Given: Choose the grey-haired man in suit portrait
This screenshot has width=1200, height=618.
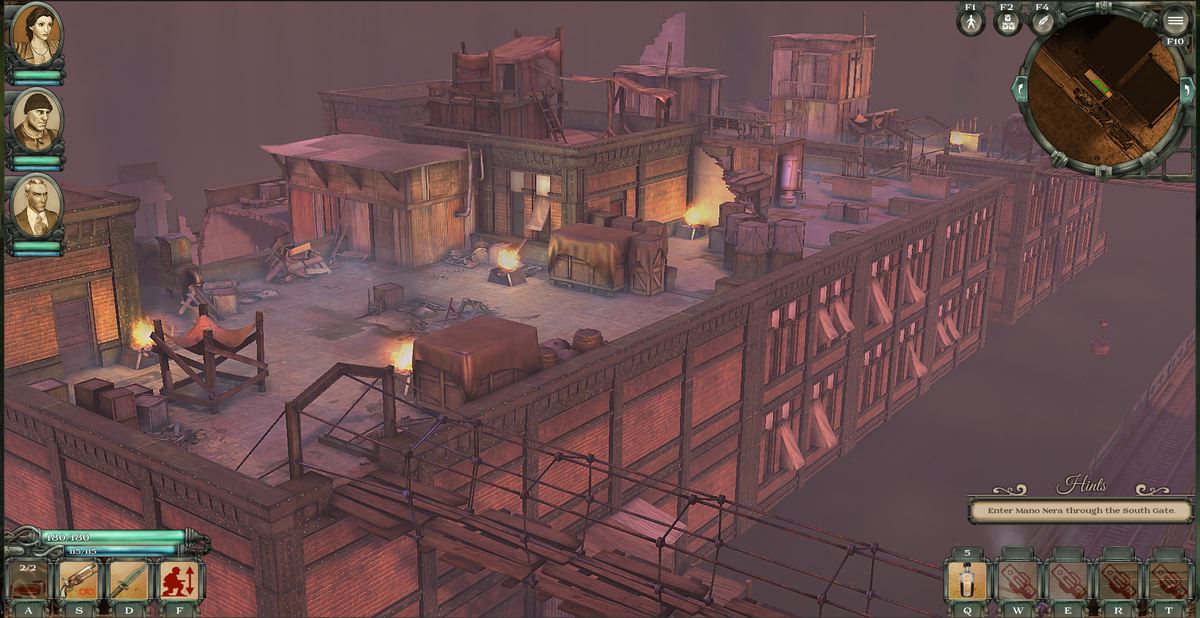Looking at the screenshot, I should click(x=36, y=207).
